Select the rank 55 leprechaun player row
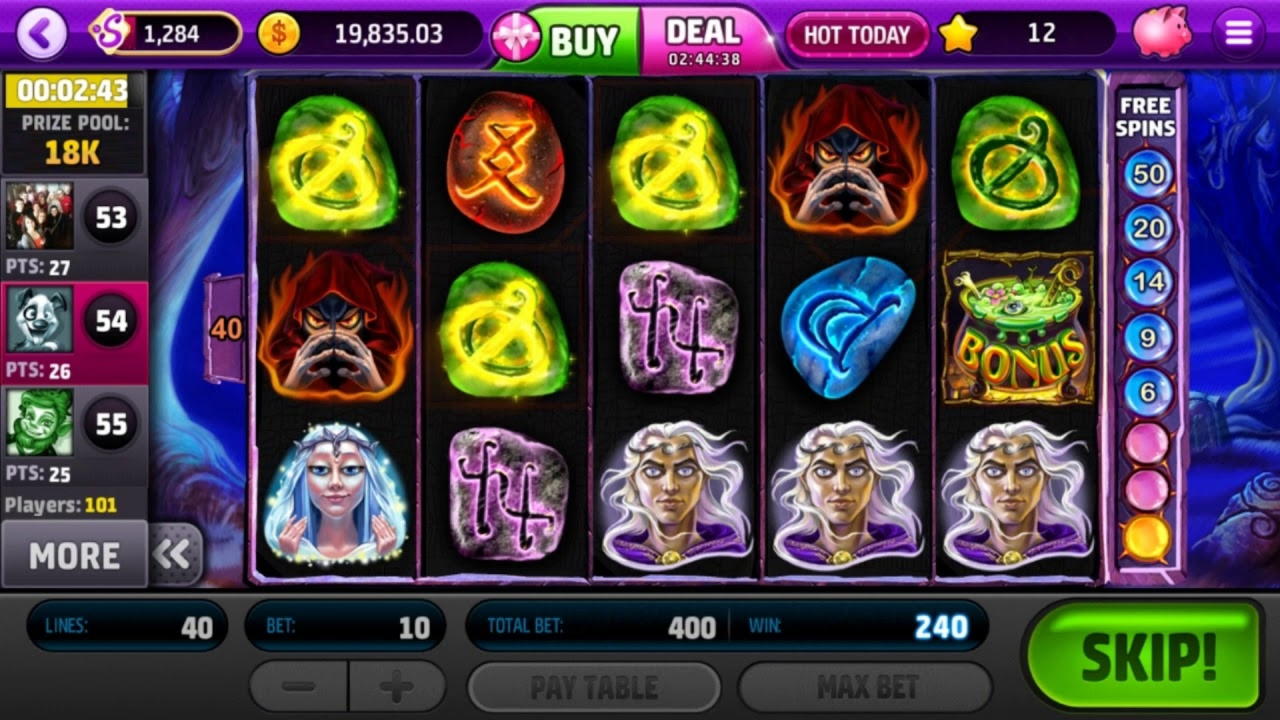The image size is (1280, 720). click(x=74, y=434)
